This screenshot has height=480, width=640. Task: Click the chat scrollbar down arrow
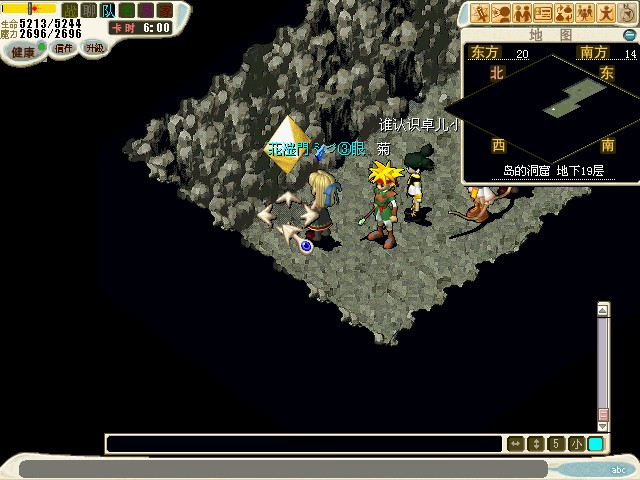[x=603, y=427]
